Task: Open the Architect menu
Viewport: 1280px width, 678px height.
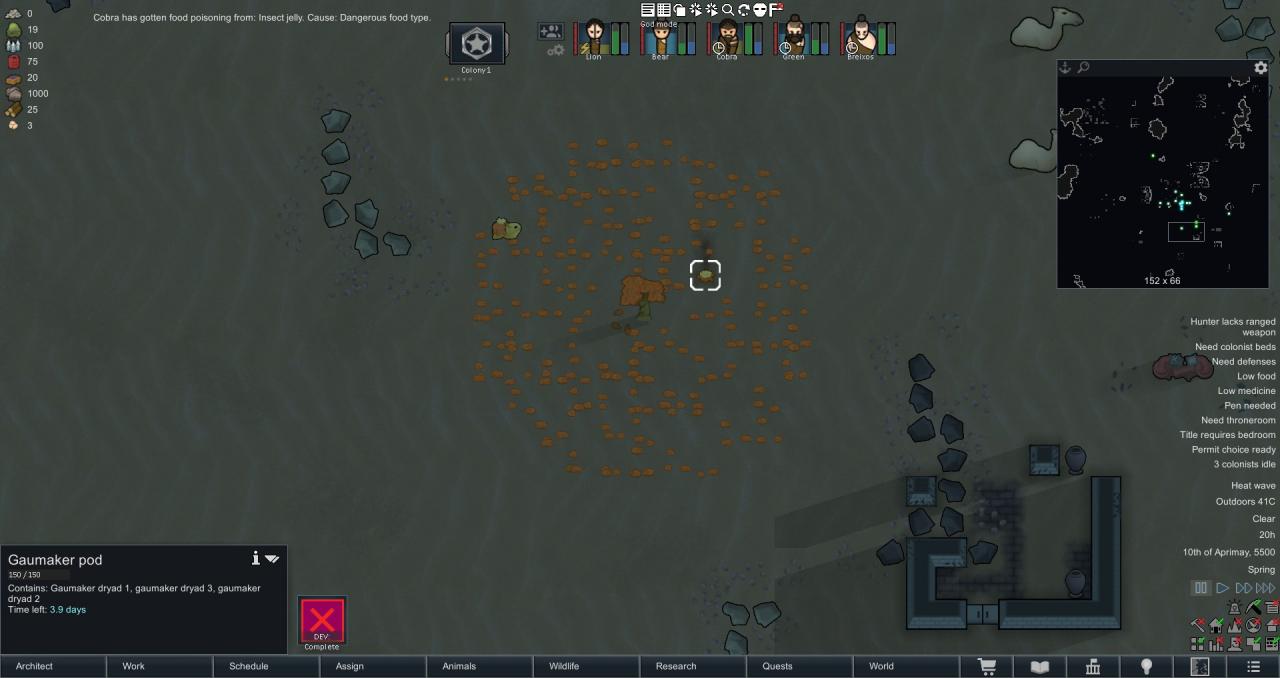Action: 53,666
